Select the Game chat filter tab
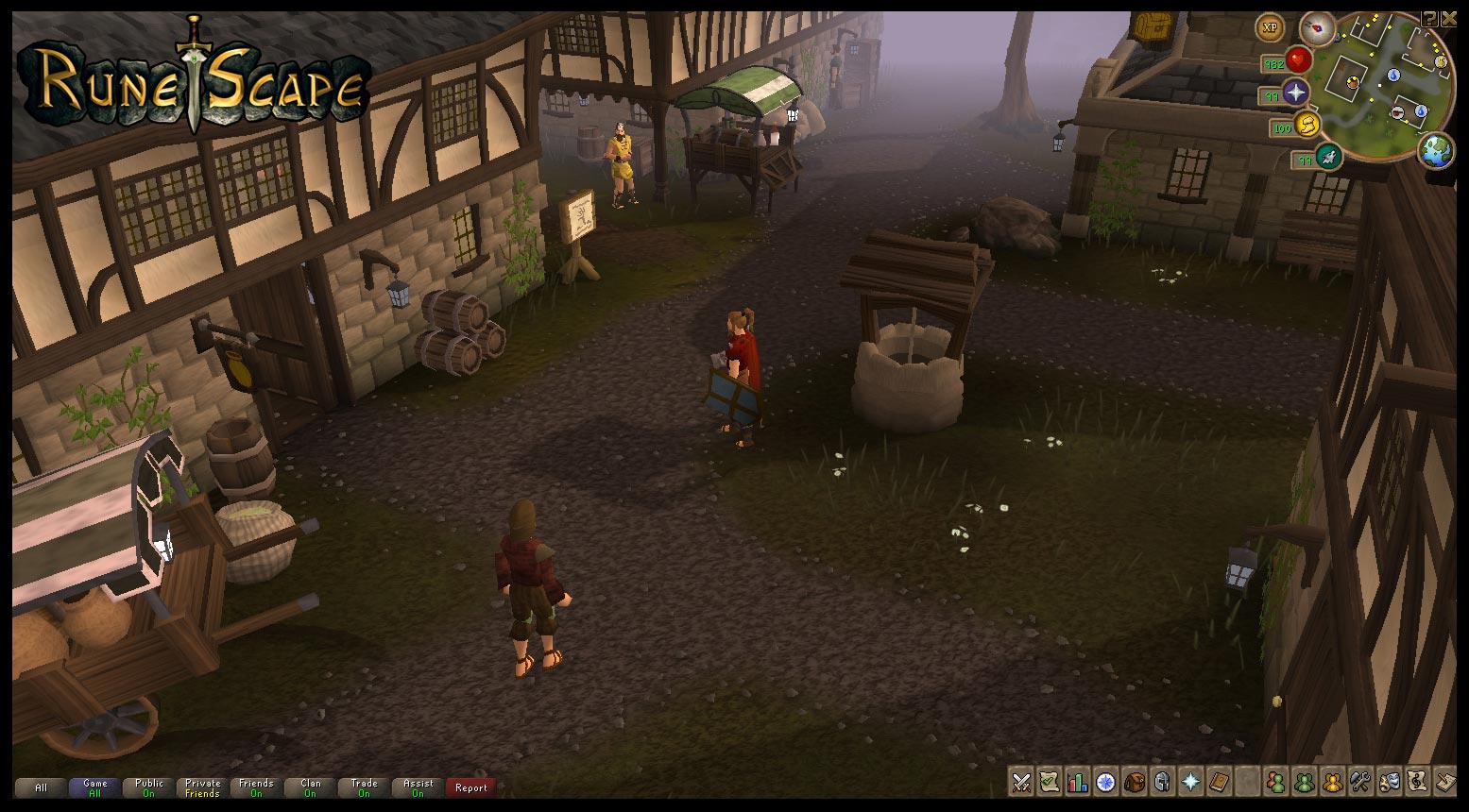Viewport: 1469px width, 812px height. (94, 787)
